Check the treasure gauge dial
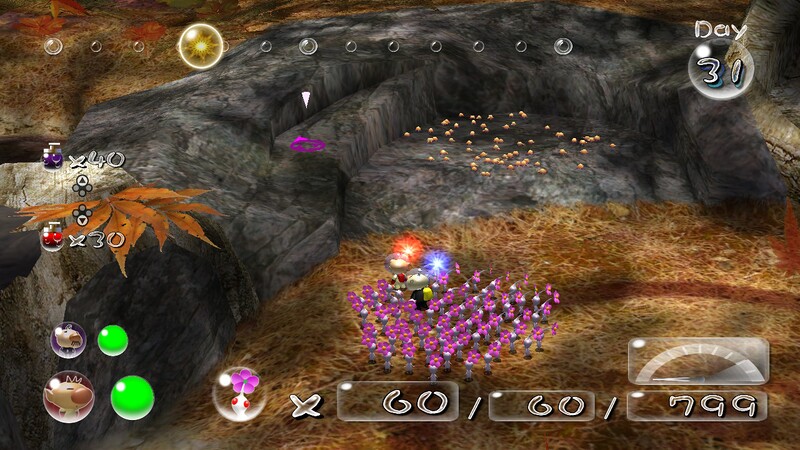The height and width of the screenshot is (450, 800). click(x=698, y=362)
